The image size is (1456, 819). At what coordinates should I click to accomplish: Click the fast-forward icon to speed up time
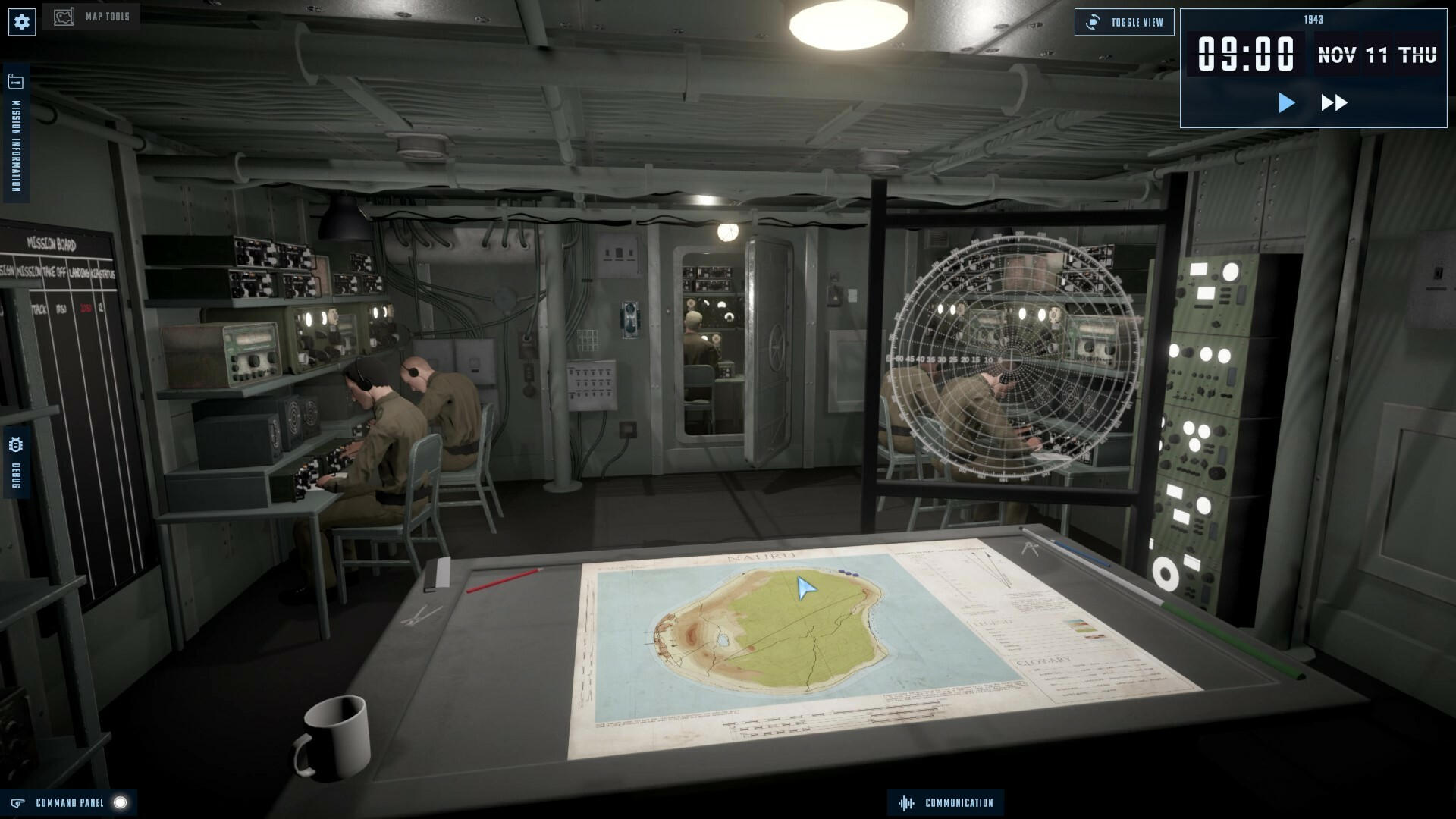(1335, 103)
